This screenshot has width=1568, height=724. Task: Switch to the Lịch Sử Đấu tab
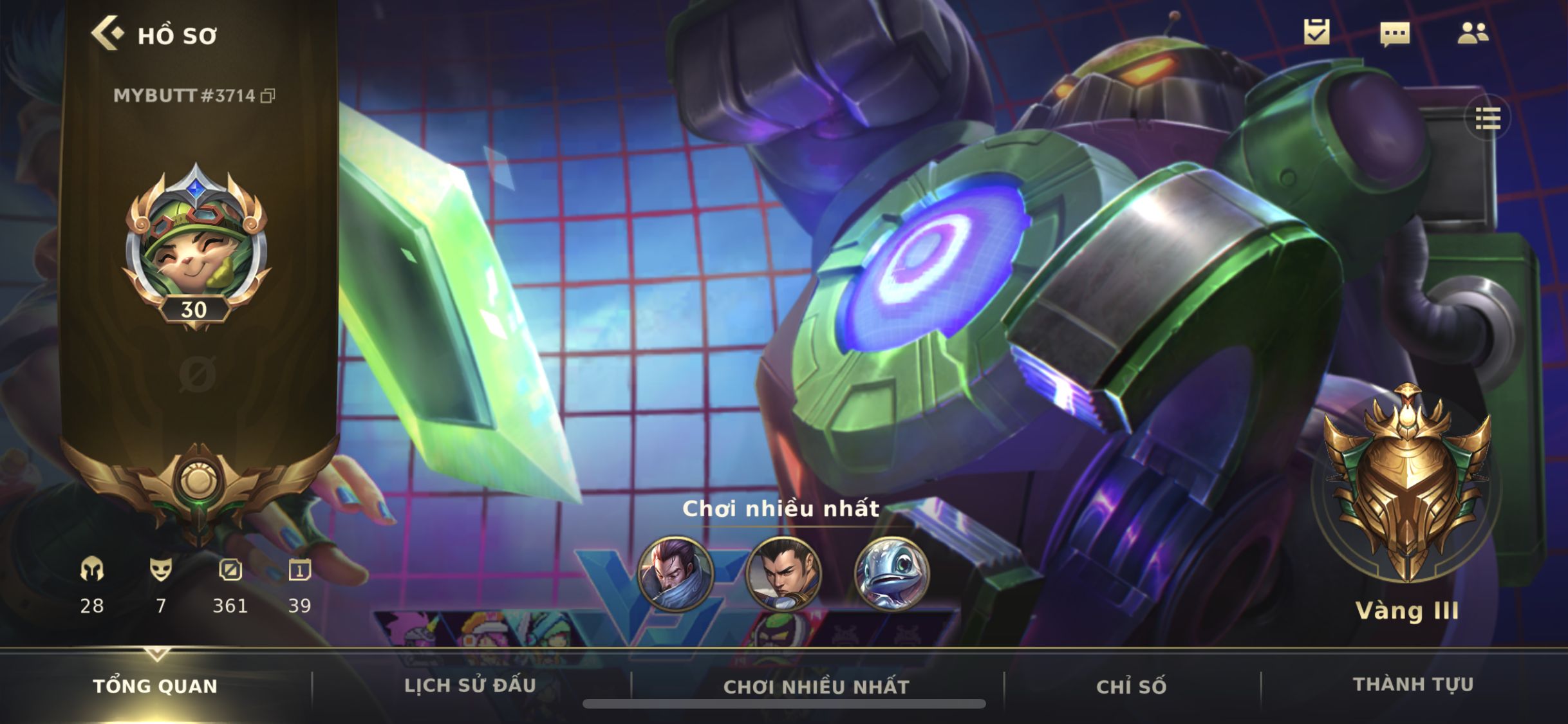click(x=470, y=686)
